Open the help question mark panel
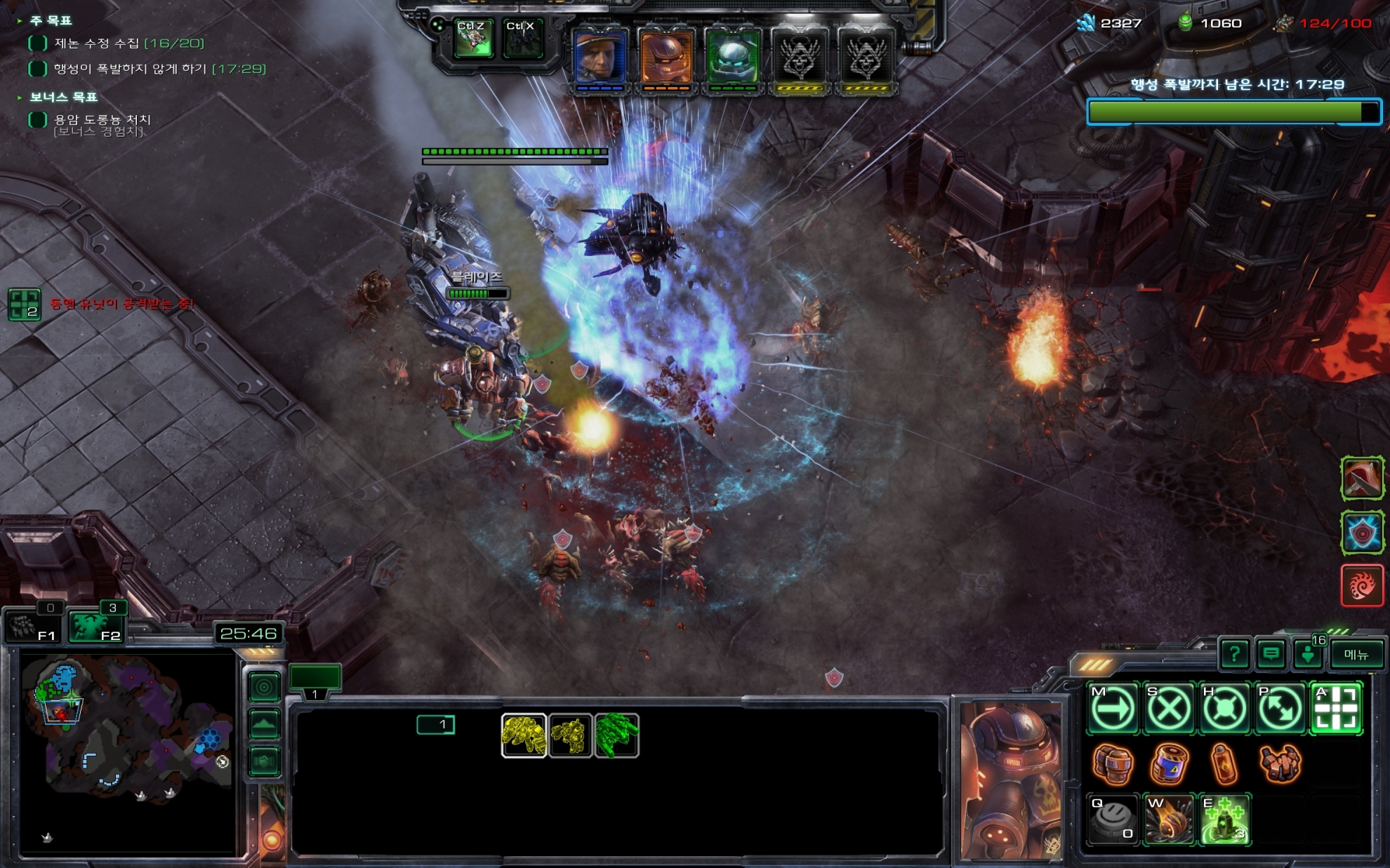Viewport: 1390px width, 868px height. tap(1234, 655)
